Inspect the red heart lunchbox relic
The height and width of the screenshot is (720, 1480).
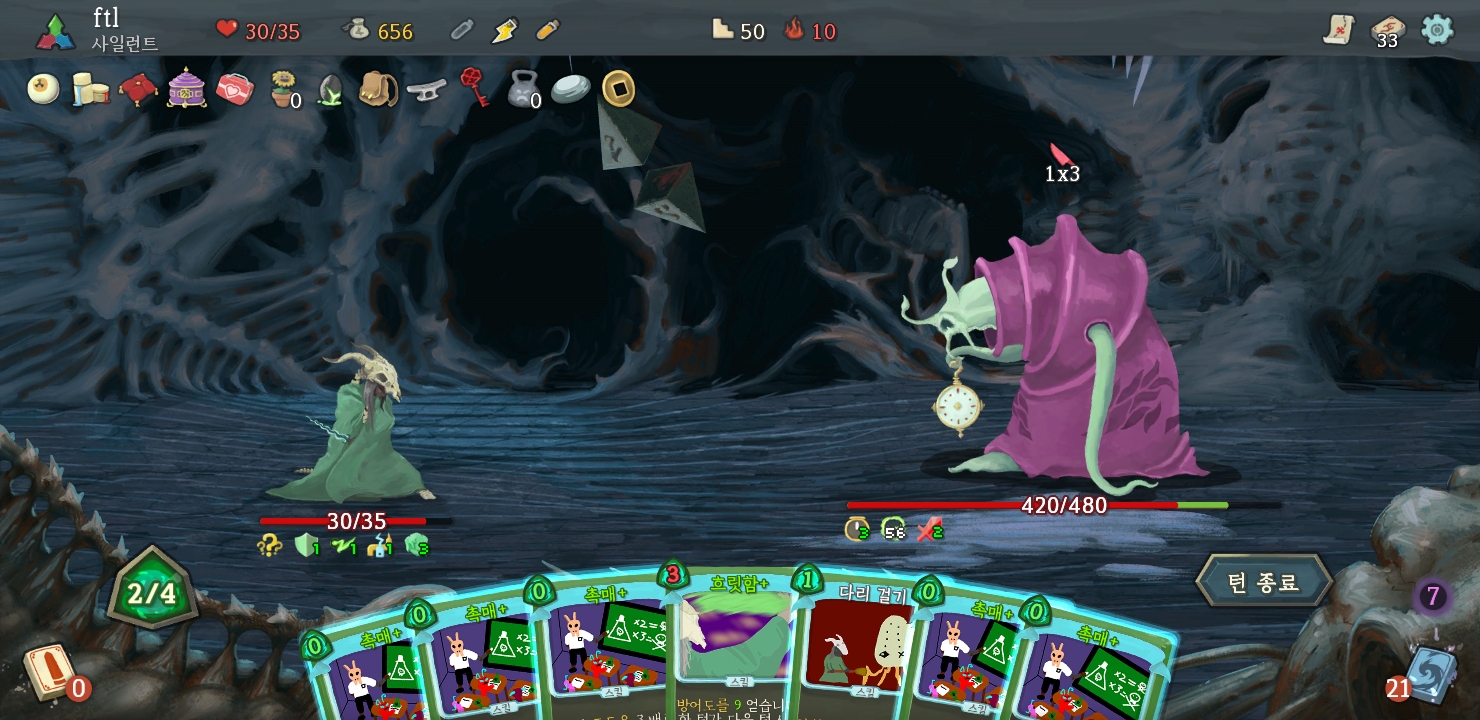click(x=235, y=89)
